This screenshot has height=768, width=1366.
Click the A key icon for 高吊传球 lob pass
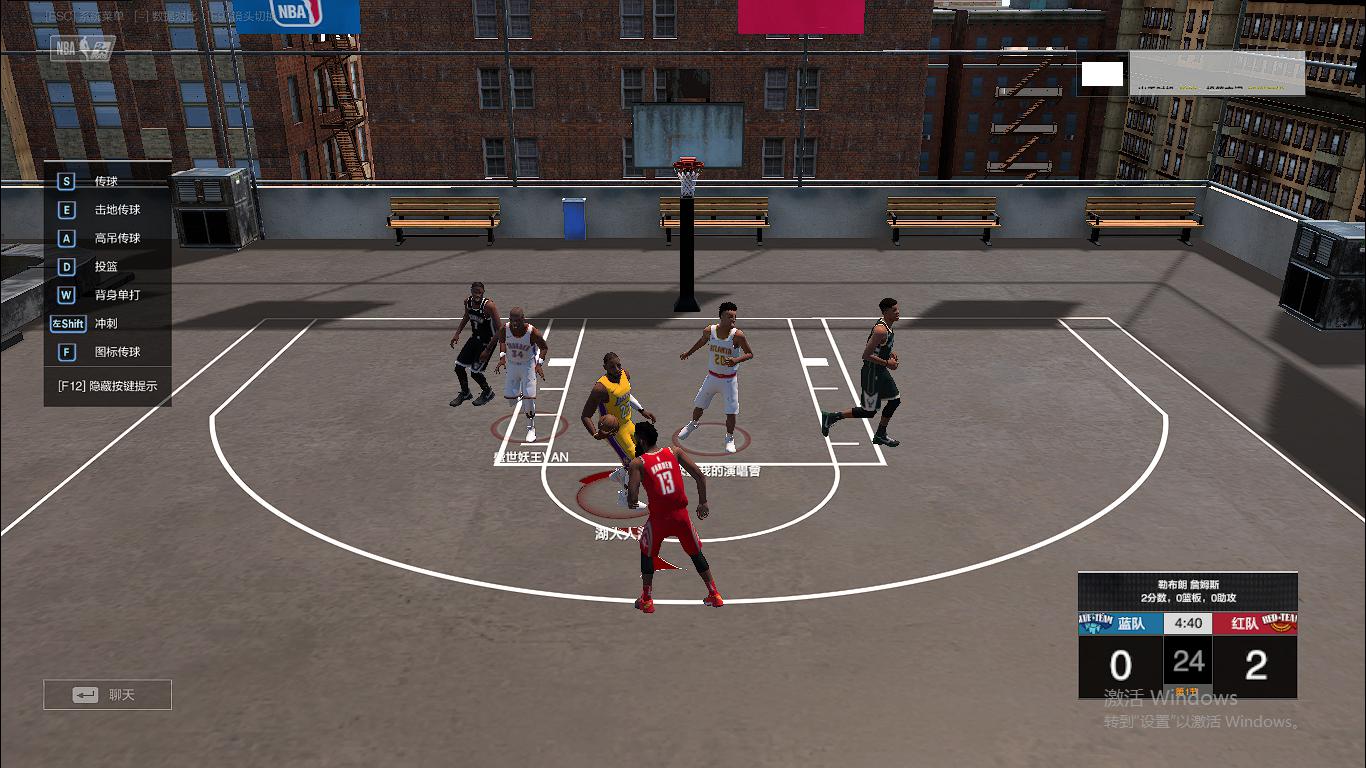(x=66, y=238)
